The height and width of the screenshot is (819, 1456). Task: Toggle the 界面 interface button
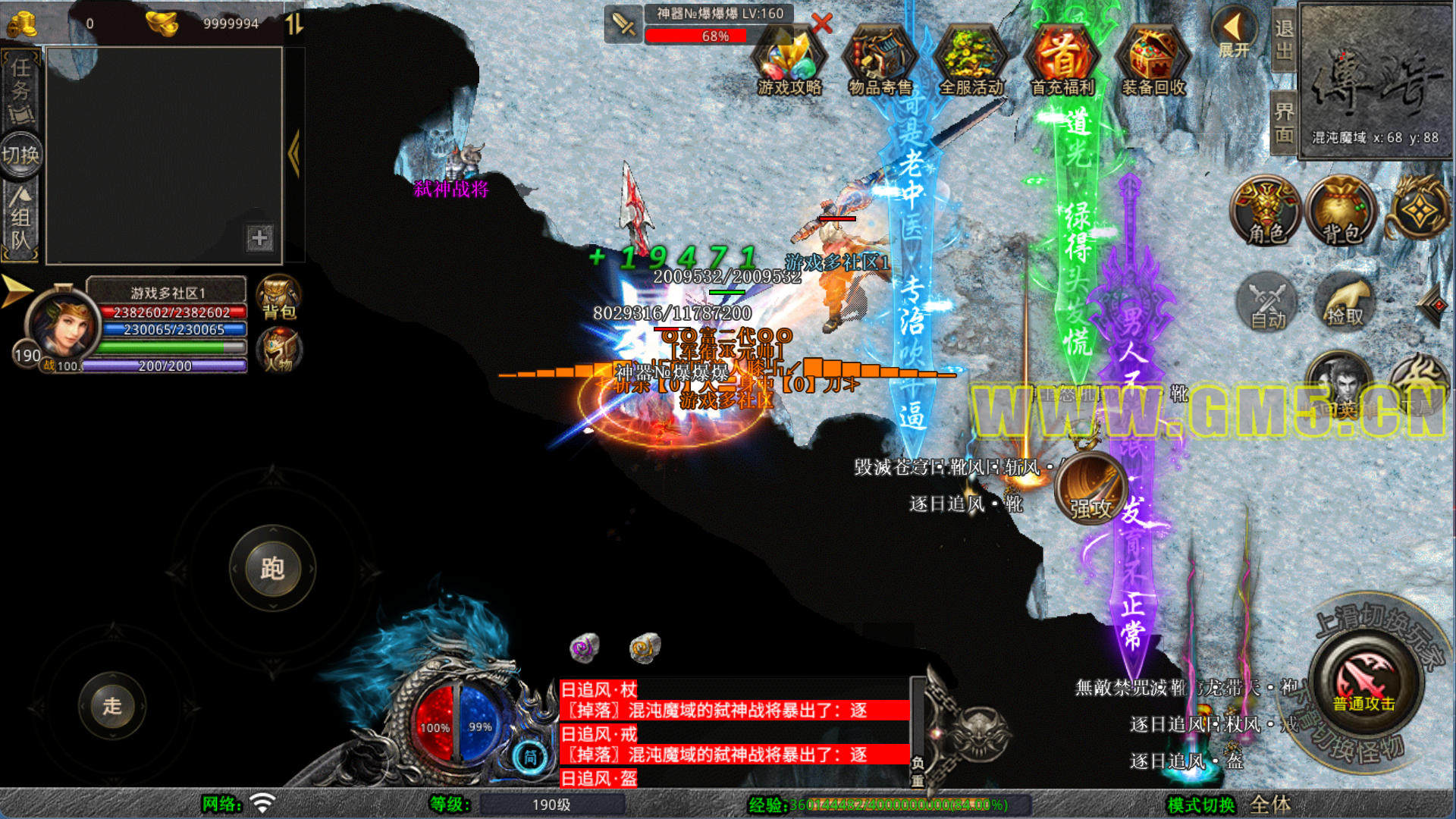click(x=1283, y=123)
